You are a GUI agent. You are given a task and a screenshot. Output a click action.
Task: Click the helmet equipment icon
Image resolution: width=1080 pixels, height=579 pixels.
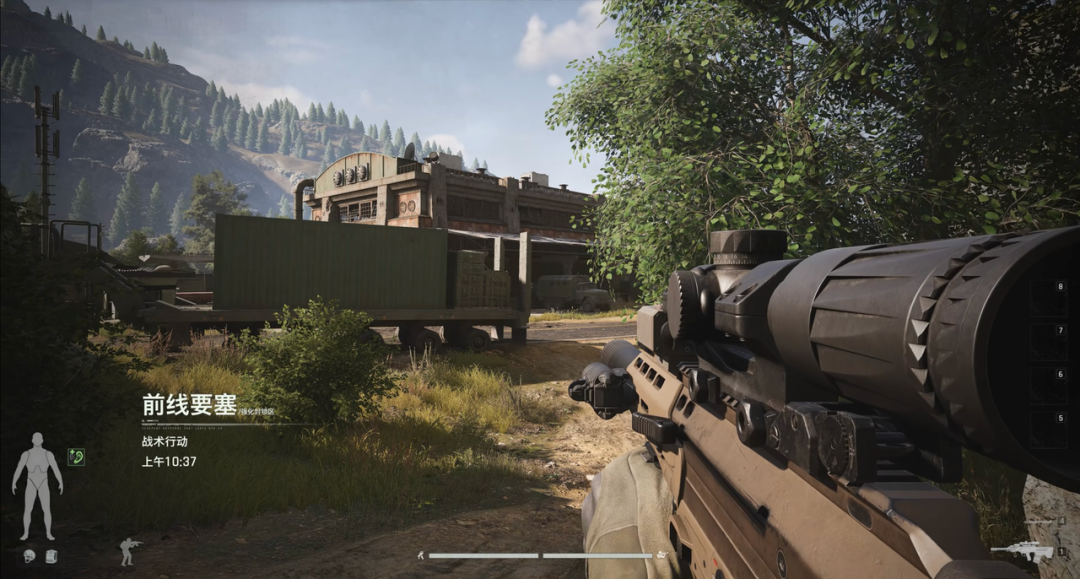pos(29,556)
